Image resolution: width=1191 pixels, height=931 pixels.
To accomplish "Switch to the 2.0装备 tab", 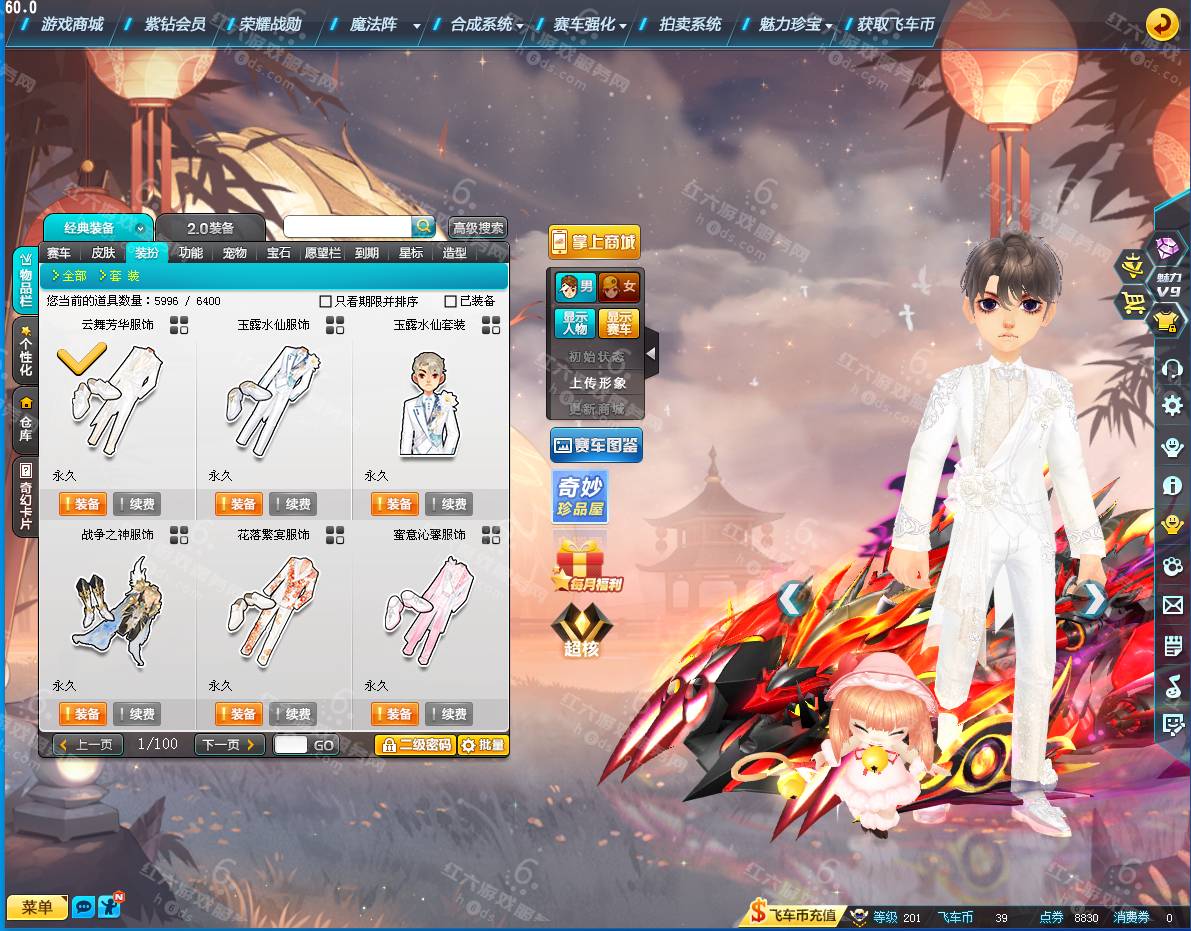I will (x=210, y=228).
